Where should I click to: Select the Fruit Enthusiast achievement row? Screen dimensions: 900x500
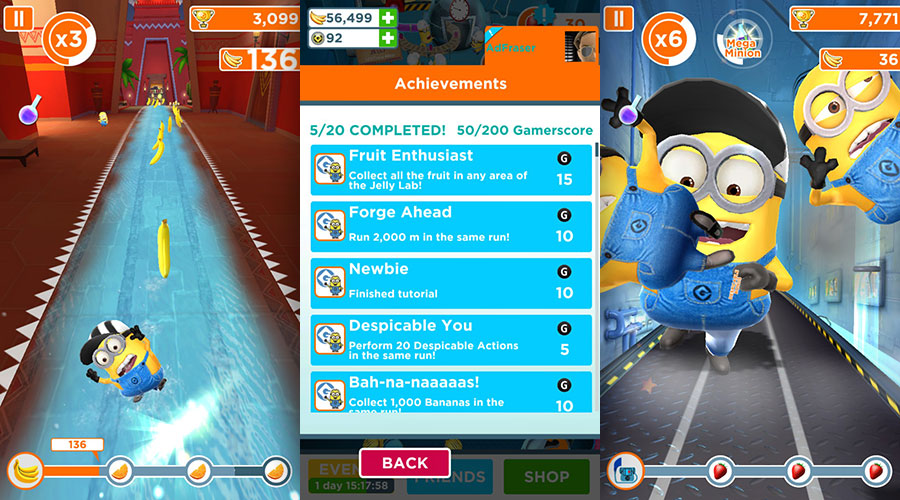click(451, 168)
